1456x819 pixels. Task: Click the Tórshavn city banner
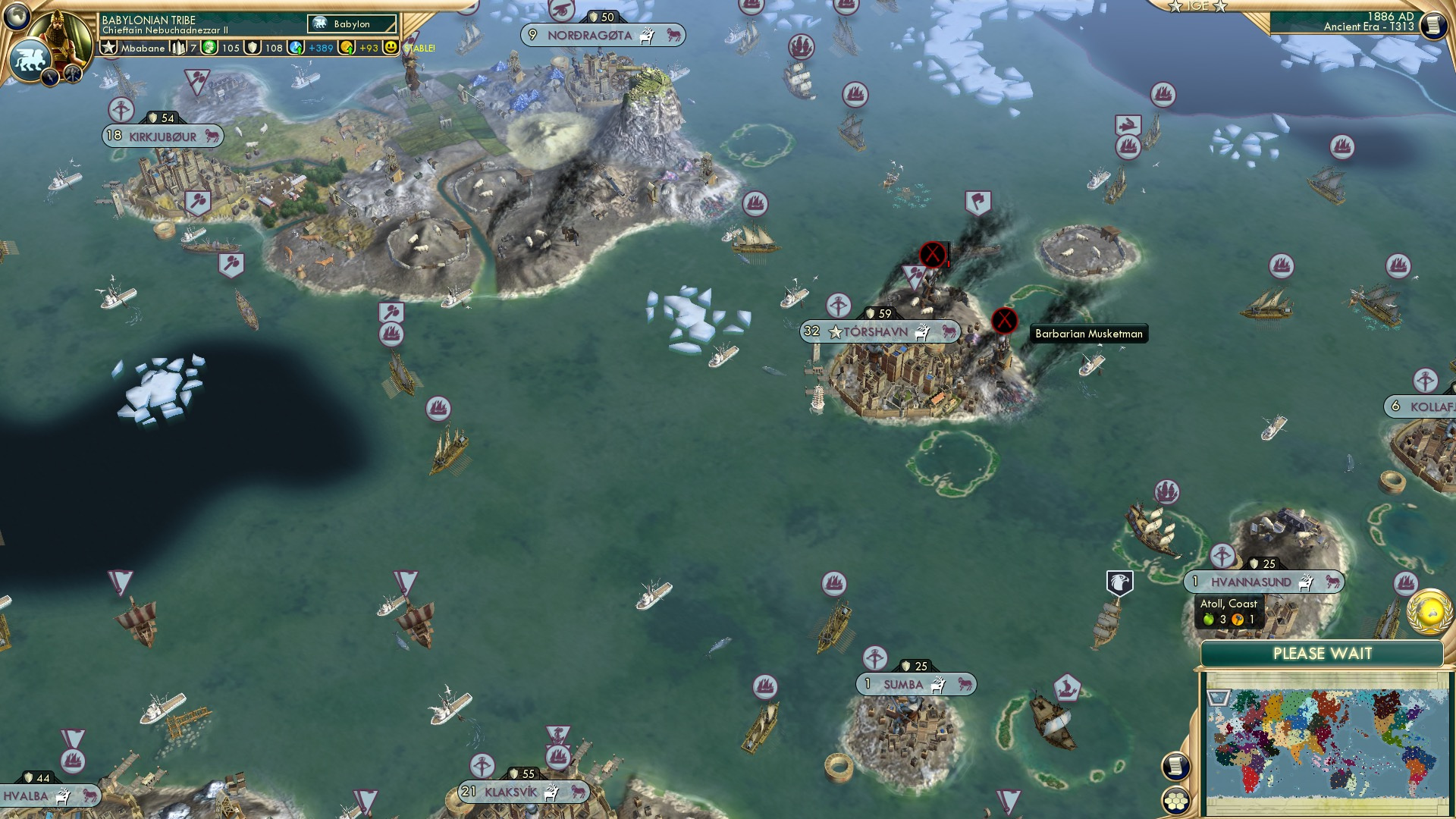pyautogui.click(x=880, y=331)
